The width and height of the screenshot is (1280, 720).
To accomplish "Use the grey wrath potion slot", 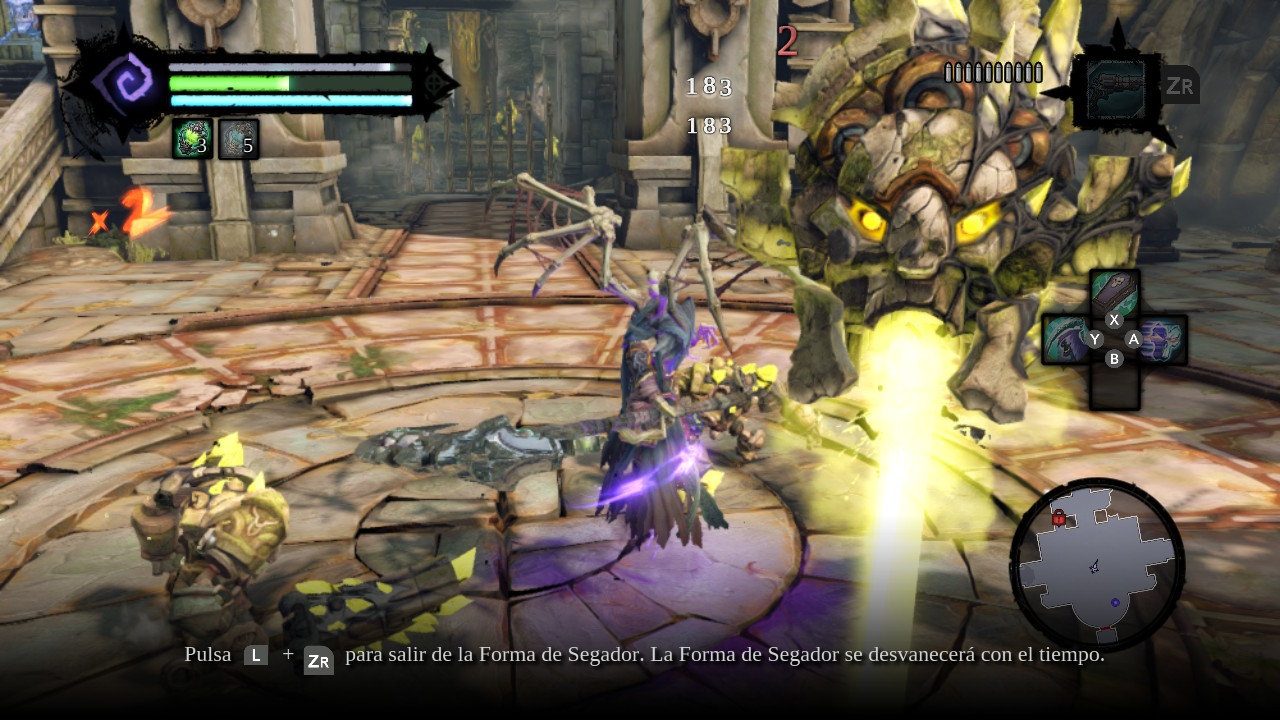I will click(x=238, y=139).
